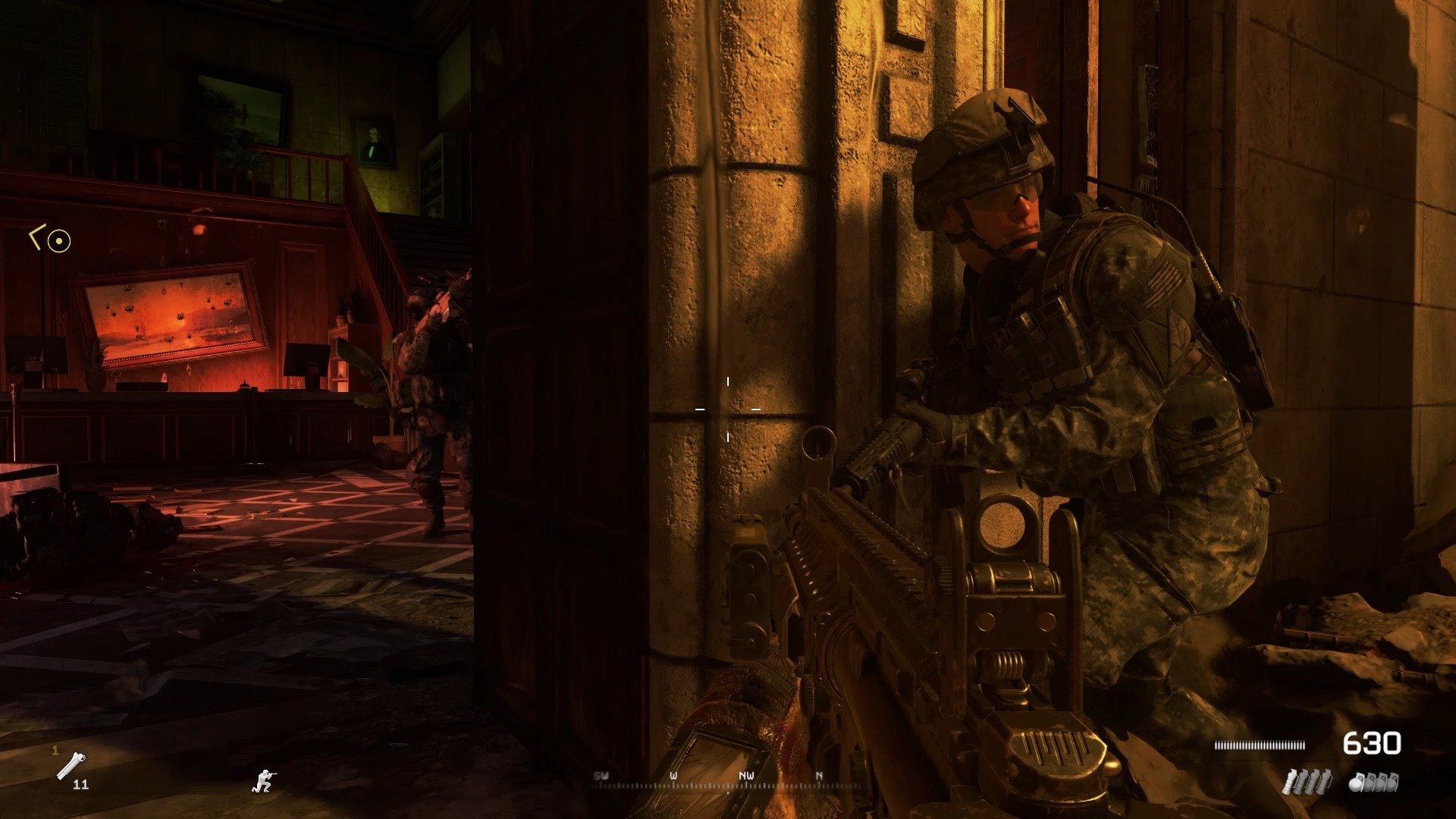The width and height of the screenshot is (1456, 819).
Task: Click the crouching soldier stance icon
Action: tap(264, 780)
